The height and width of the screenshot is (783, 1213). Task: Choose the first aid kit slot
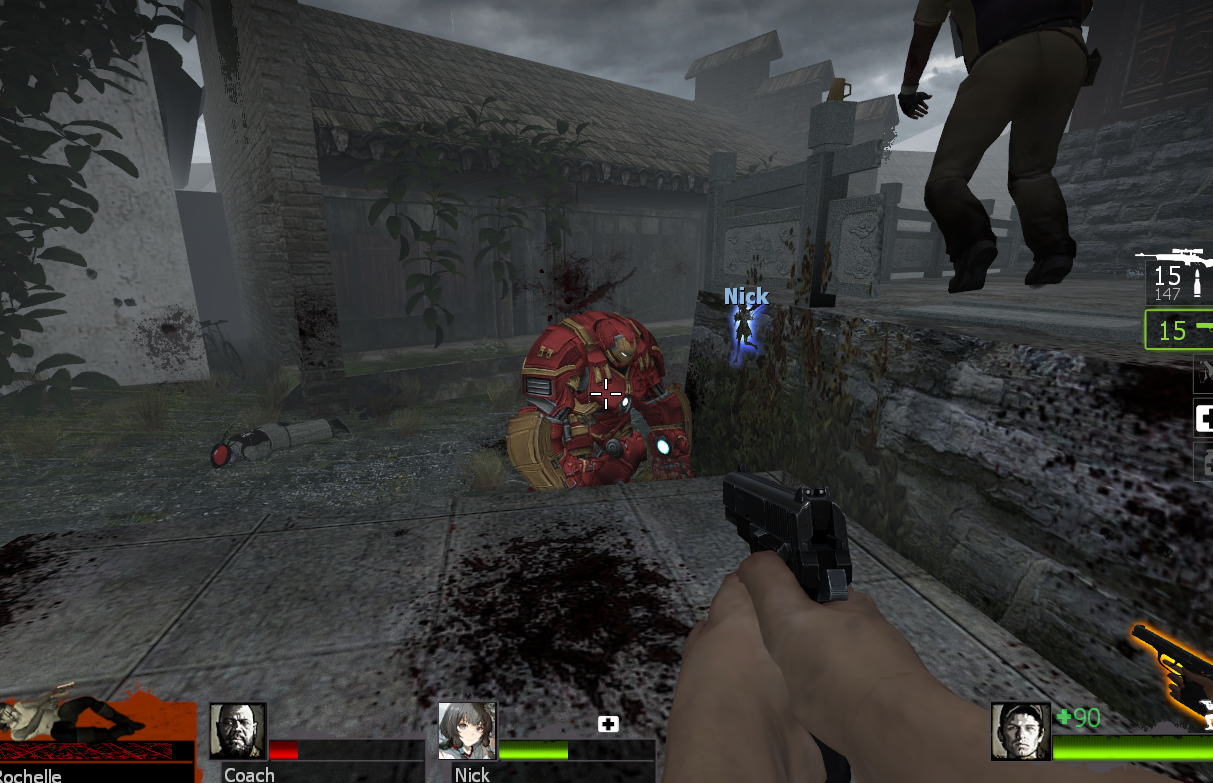(1203, 418)
